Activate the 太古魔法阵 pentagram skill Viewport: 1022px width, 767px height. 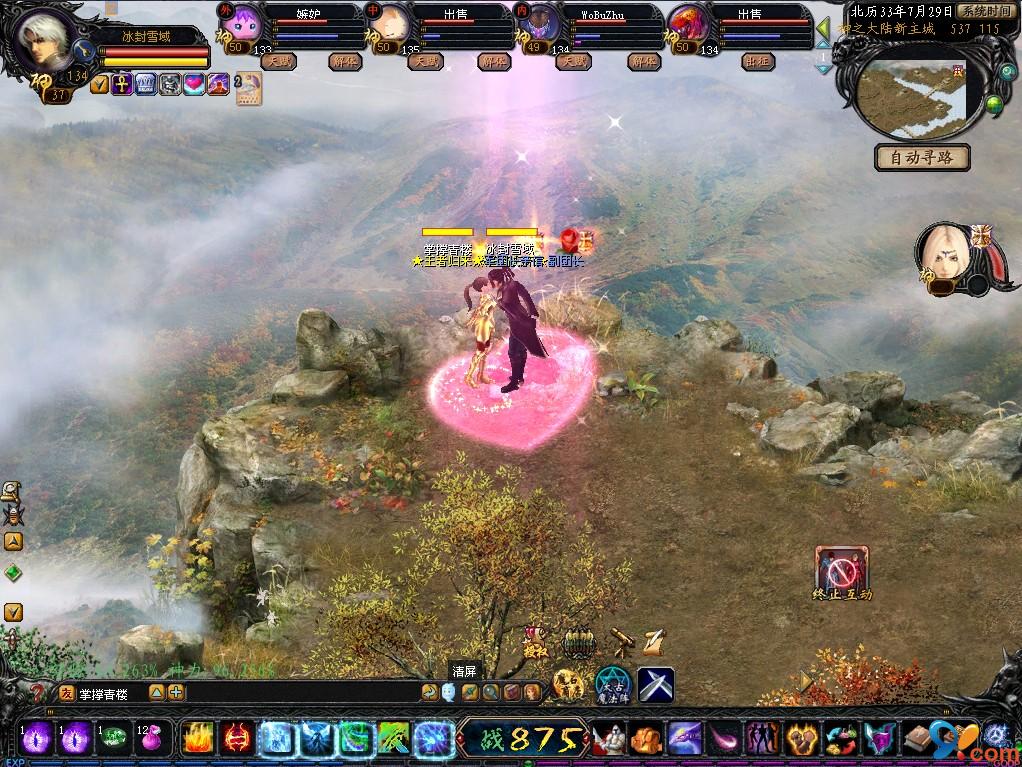coord(611,685)
